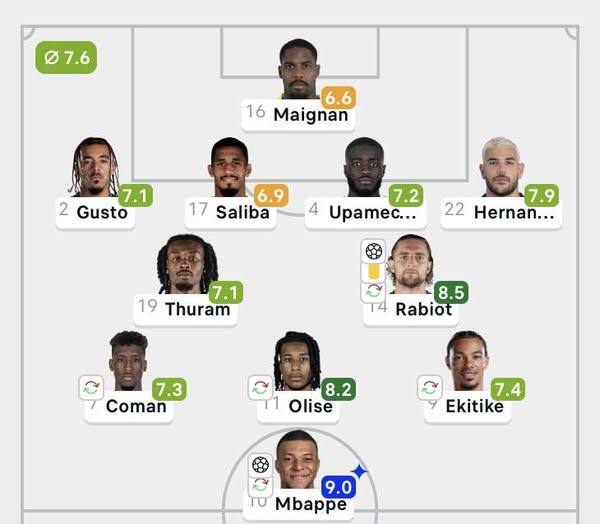The height and width of the screenshot is (524, 600).
Task: Select goalkeeper Maignan's player card
Action: click(x=298, y=68)
